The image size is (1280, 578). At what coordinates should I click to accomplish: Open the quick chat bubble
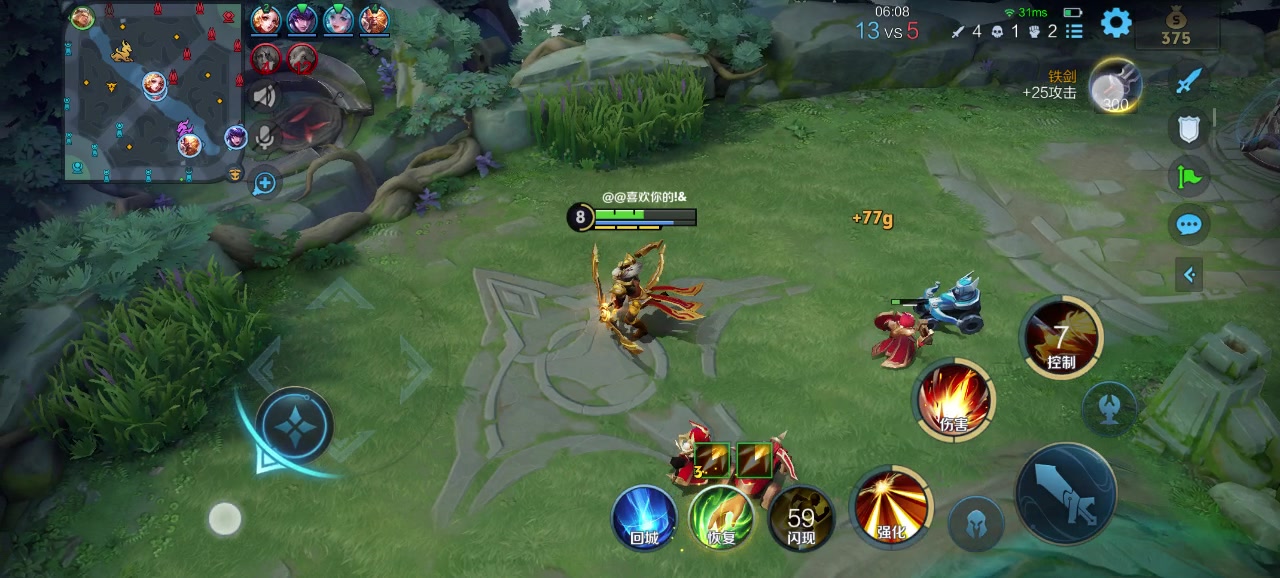tap(1188, 224)
